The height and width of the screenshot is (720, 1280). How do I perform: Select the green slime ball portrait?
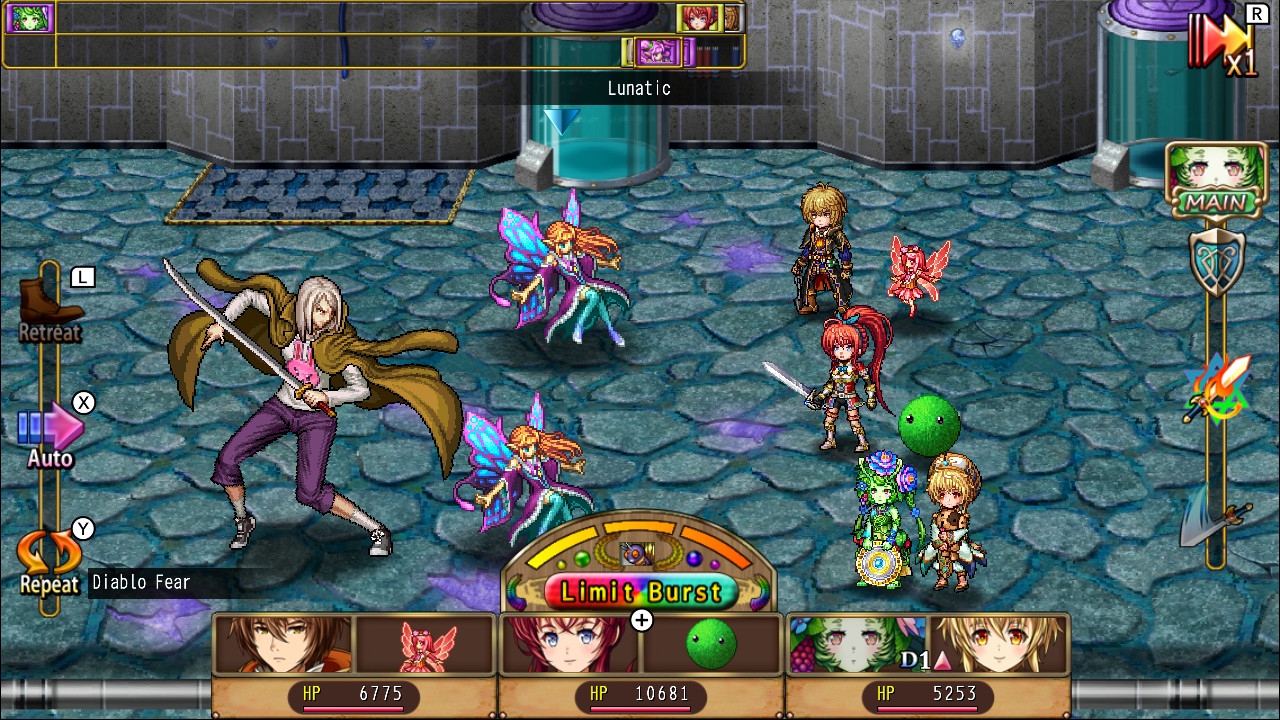pos(711,644)
